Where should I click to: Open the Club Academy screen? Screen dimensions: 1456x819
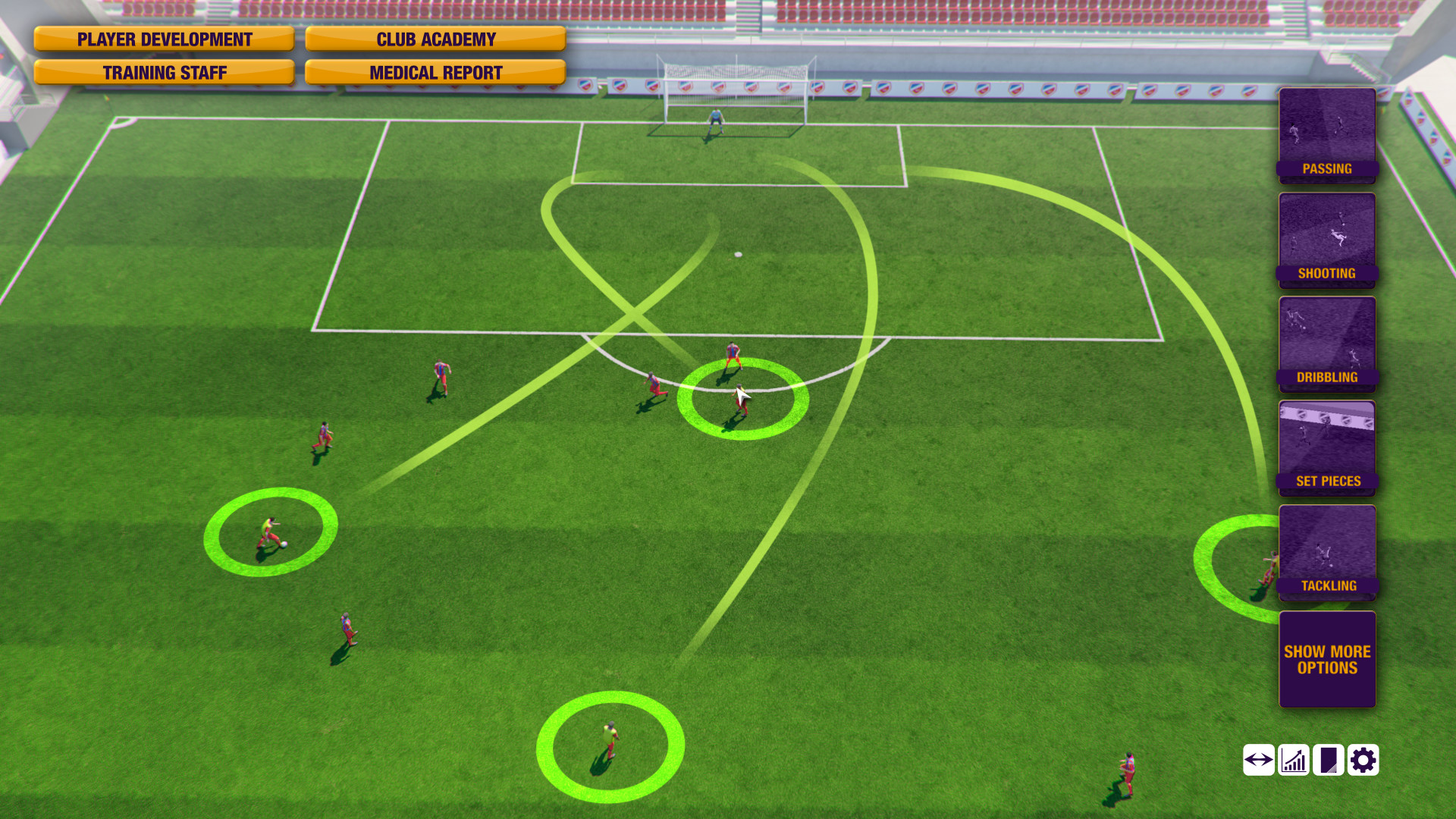[435, 39]
